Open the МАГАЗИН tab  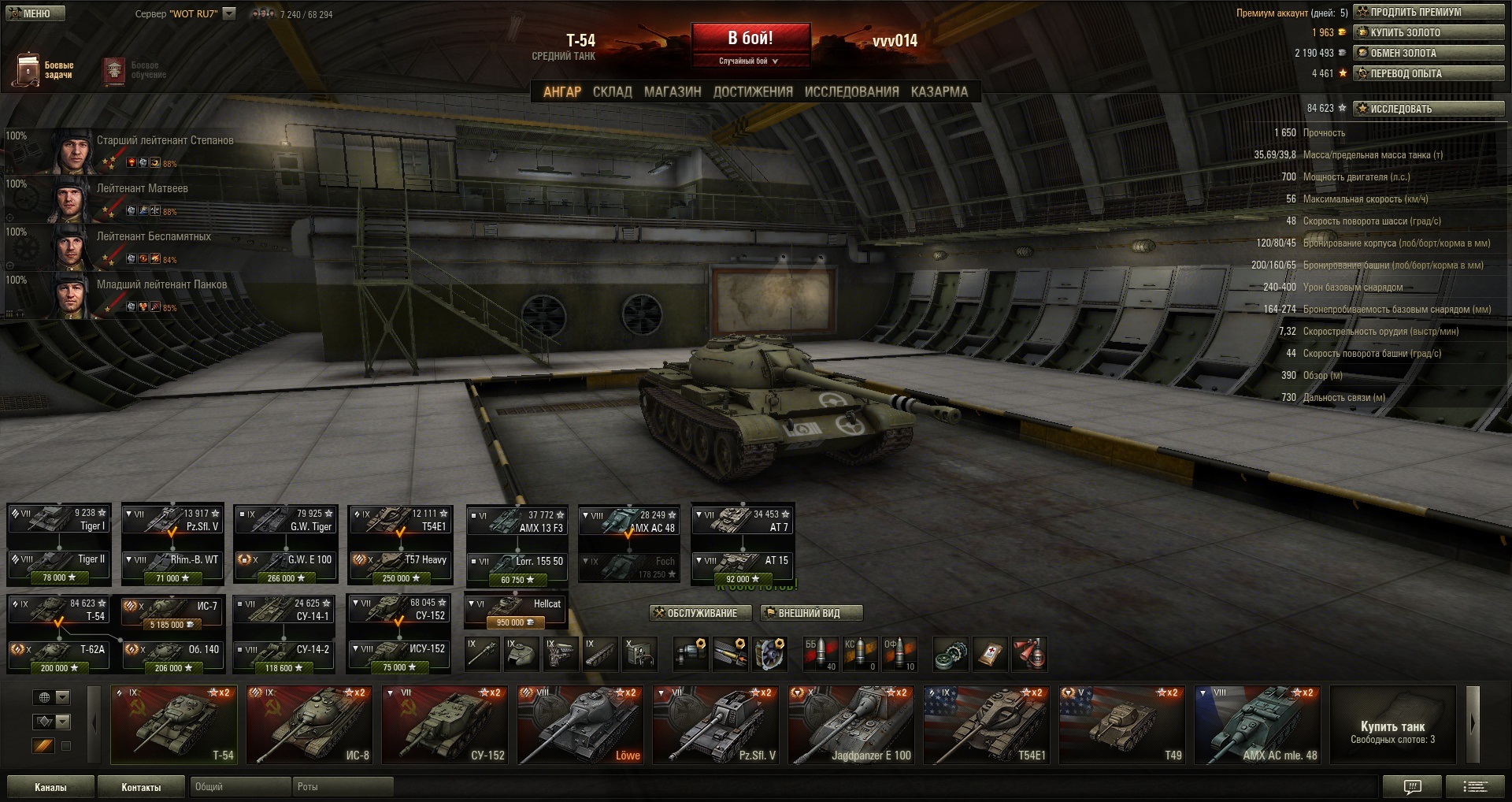tap(673, 92)
